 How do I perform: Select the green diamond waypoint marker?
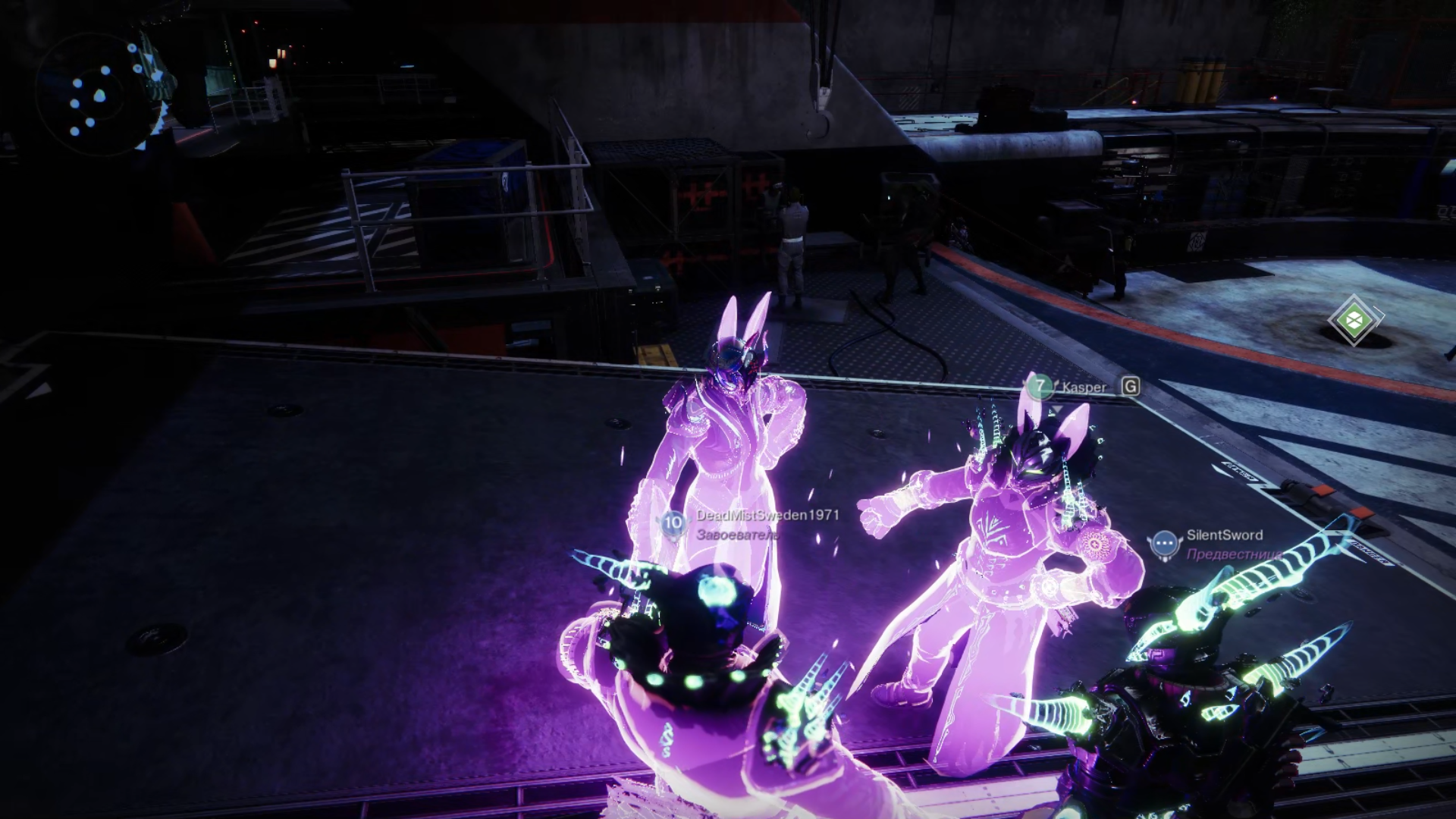(x=1354, y=320)
